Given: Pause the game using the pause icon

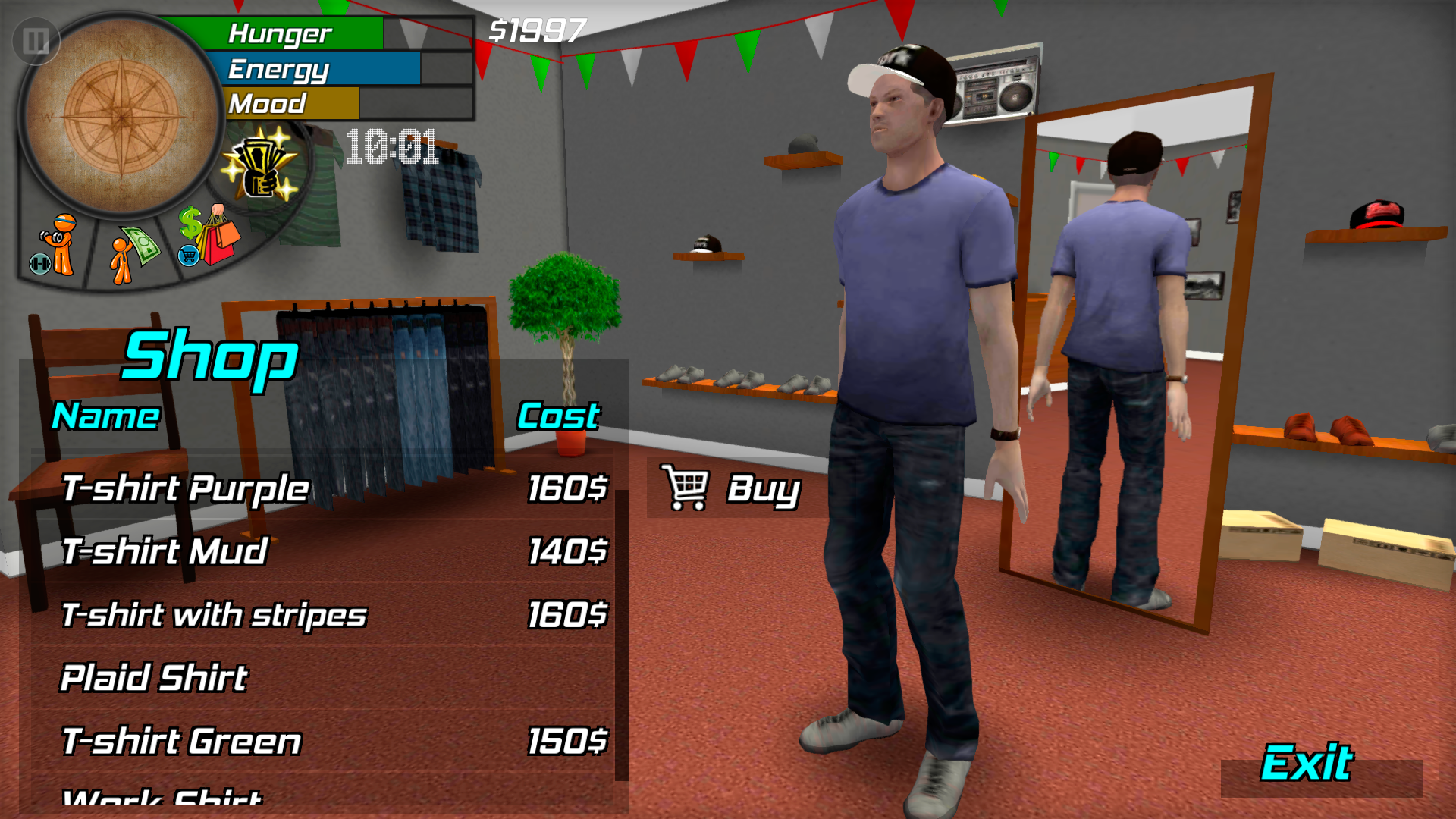Looking at the screenshot, I should pos(35,42).
